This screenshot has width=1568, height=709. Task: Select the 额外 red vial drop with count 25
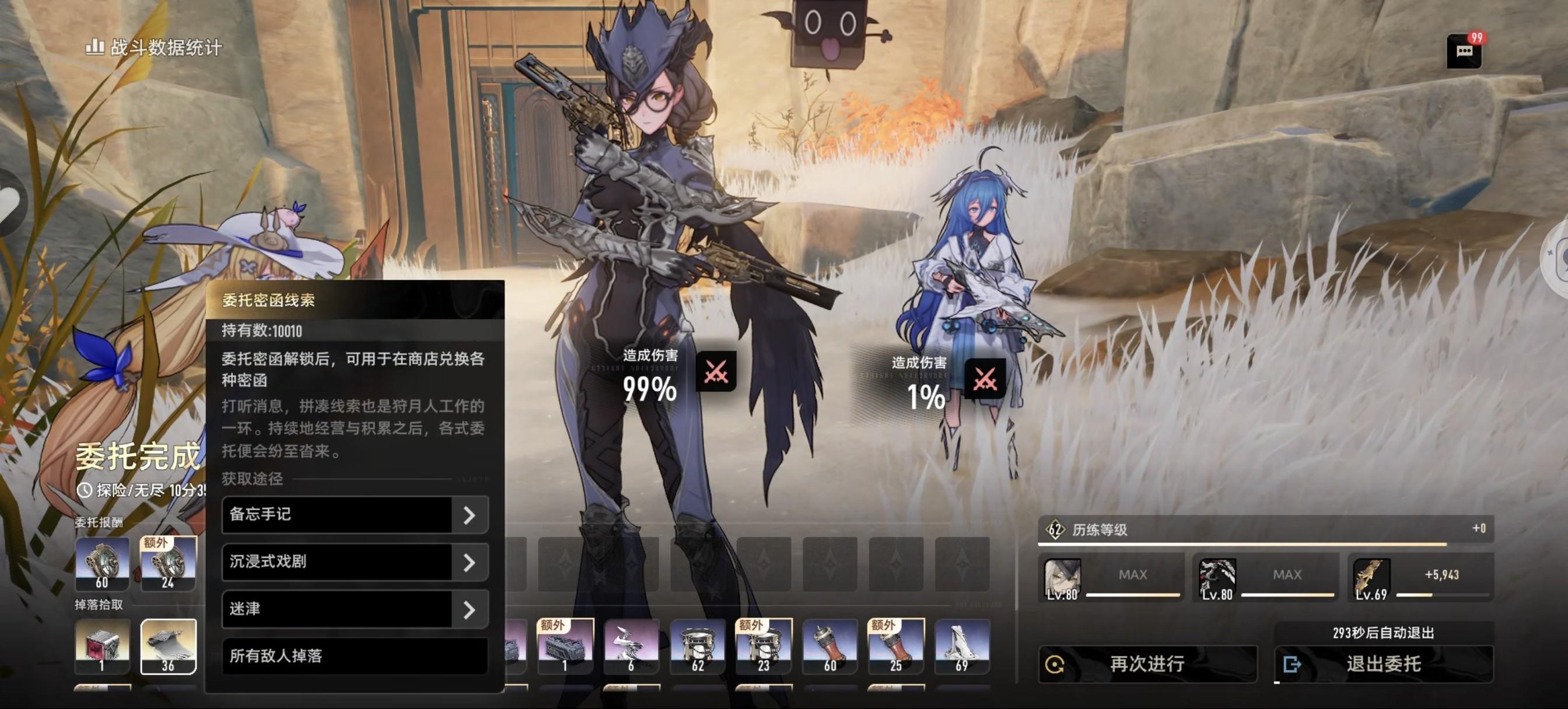[x=896, y=646]
